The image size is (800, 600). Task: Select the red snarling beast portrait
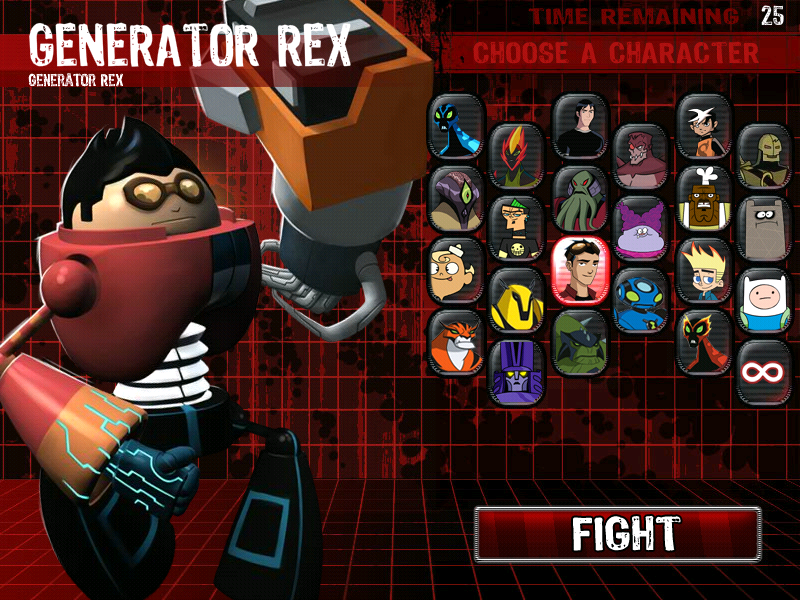click(x=640, y=156)
